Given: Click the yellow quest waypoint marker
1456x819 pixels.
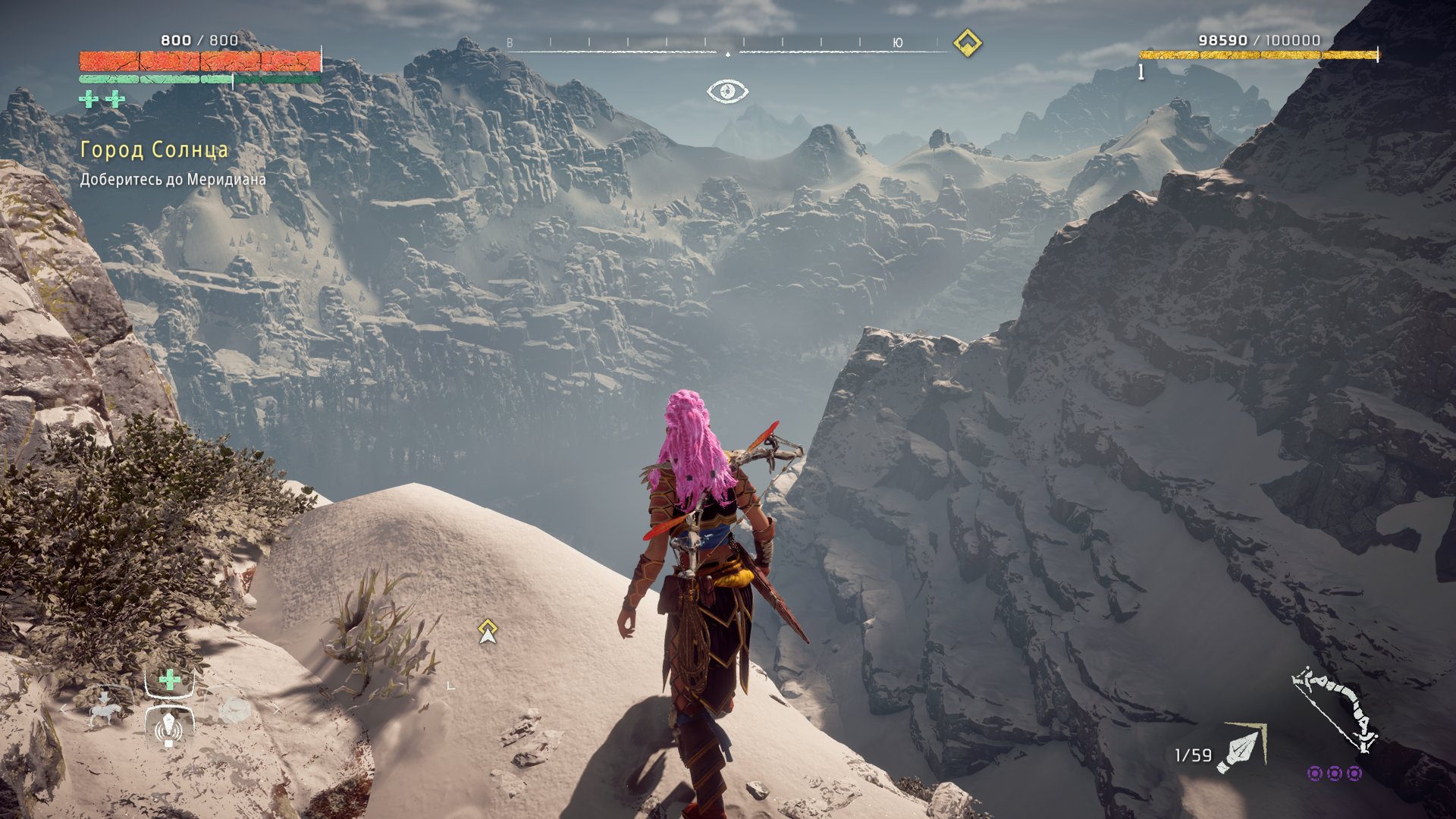Looking at the screenshot, I should pyautogui.click(x=488, y=630).
